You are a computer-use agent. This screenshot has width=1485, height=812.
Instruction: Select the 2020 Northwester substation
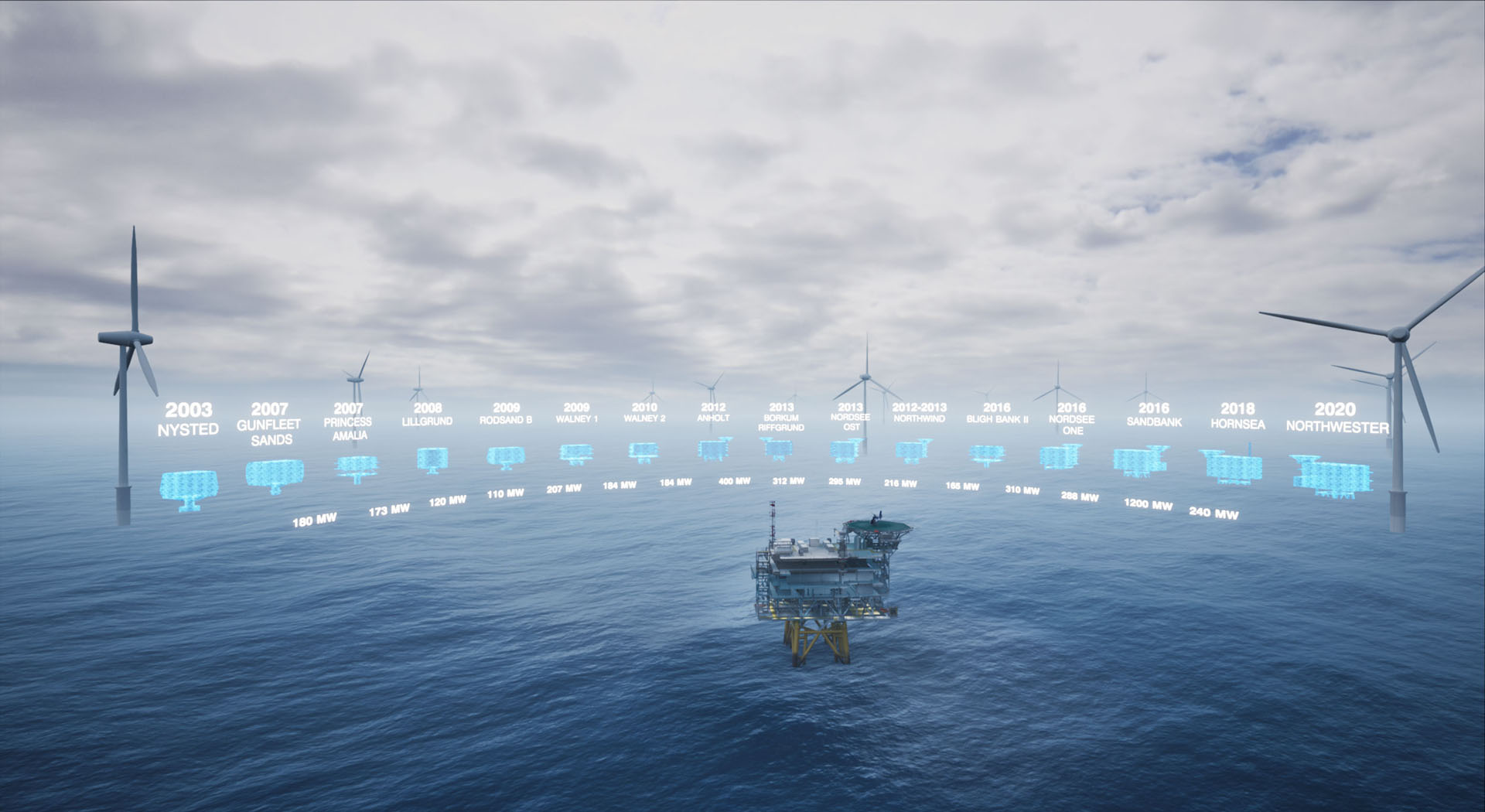(x=1332, y=475)
